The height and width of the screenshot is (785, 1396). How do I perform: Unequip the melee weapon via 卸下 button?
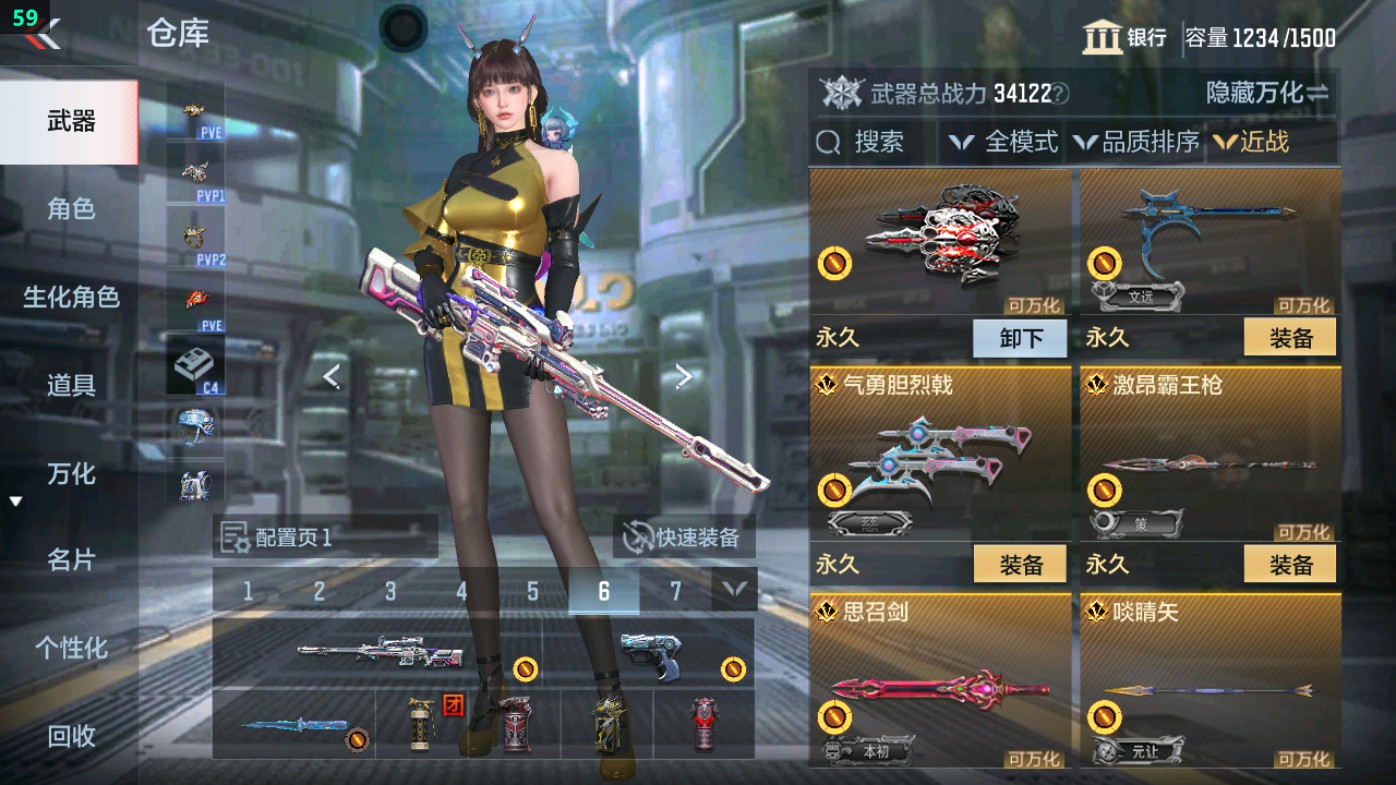[x=1019, y=338]
